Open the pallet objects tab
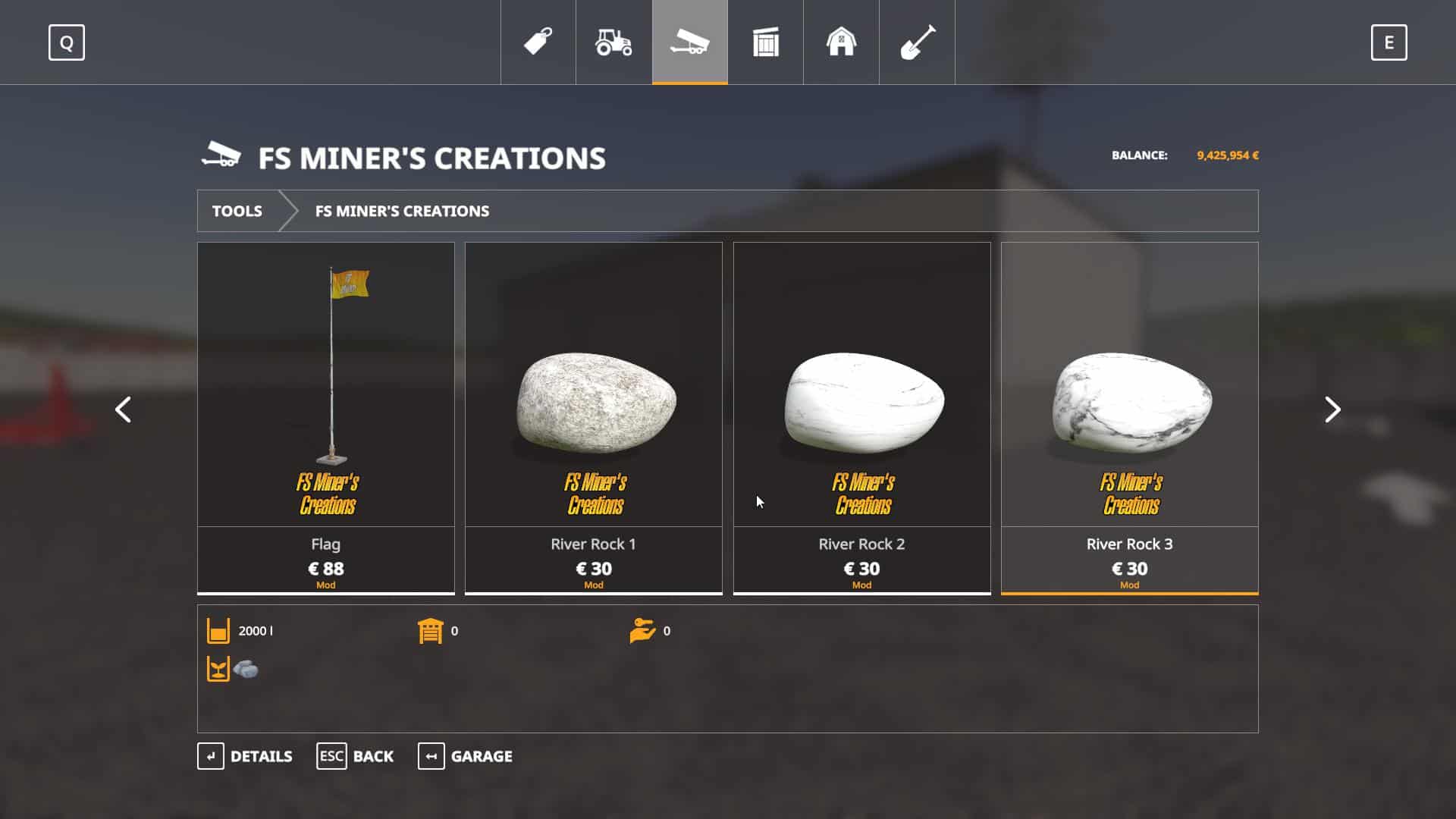This screenshot has width=1456, height=819. [765, 42]
